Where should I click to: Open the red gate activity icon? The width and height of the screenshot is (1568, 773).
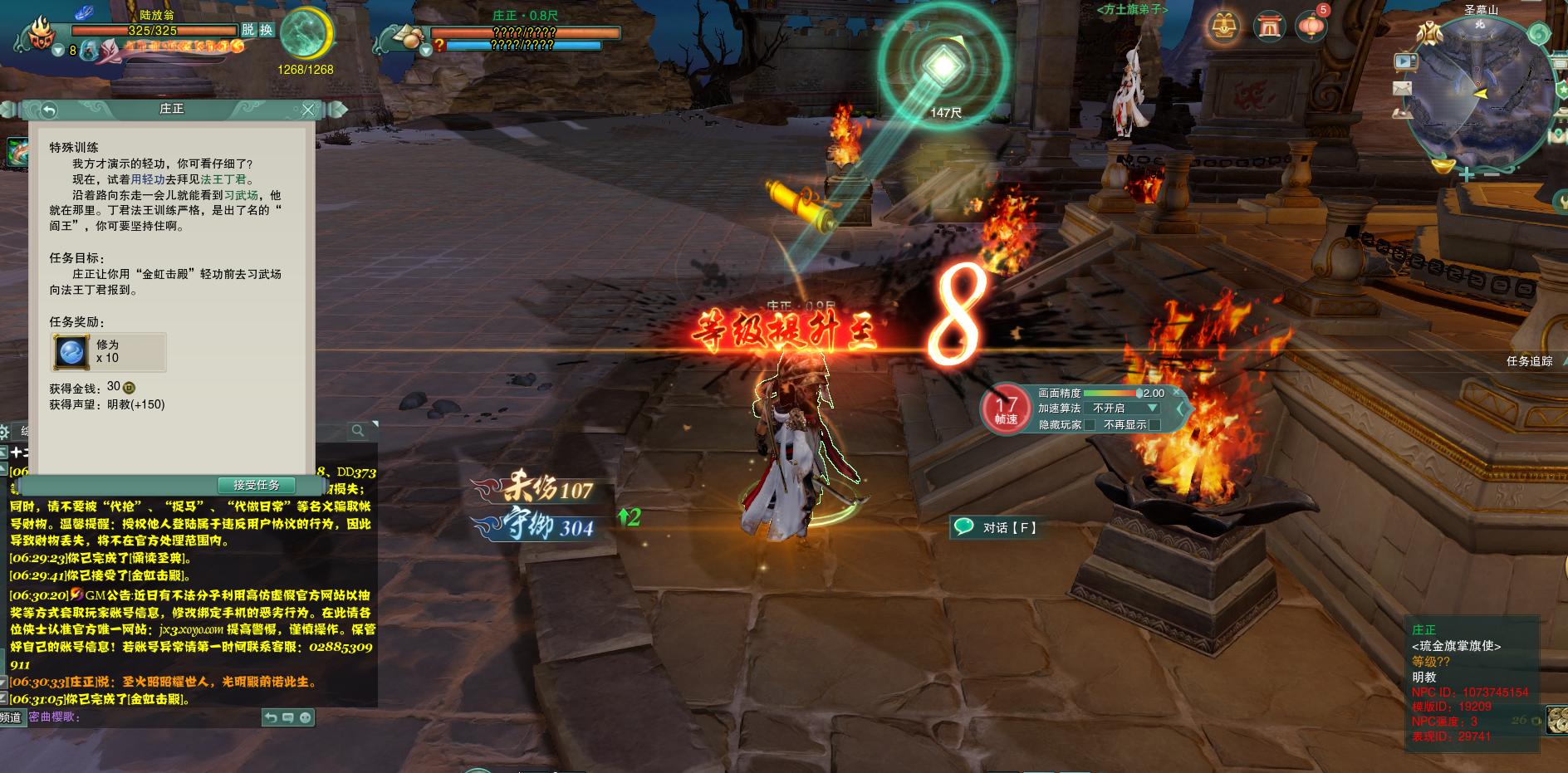coord(1267,27)
